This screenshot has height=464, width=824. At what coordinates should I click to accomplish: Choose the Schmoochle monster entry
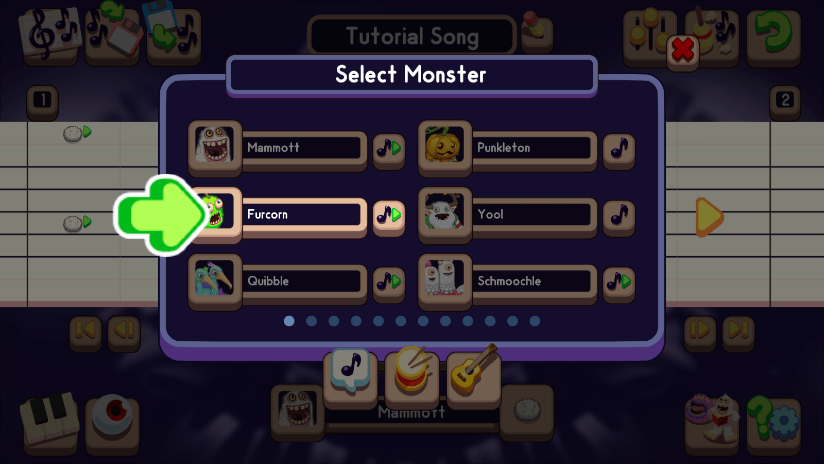click(530, 281)
